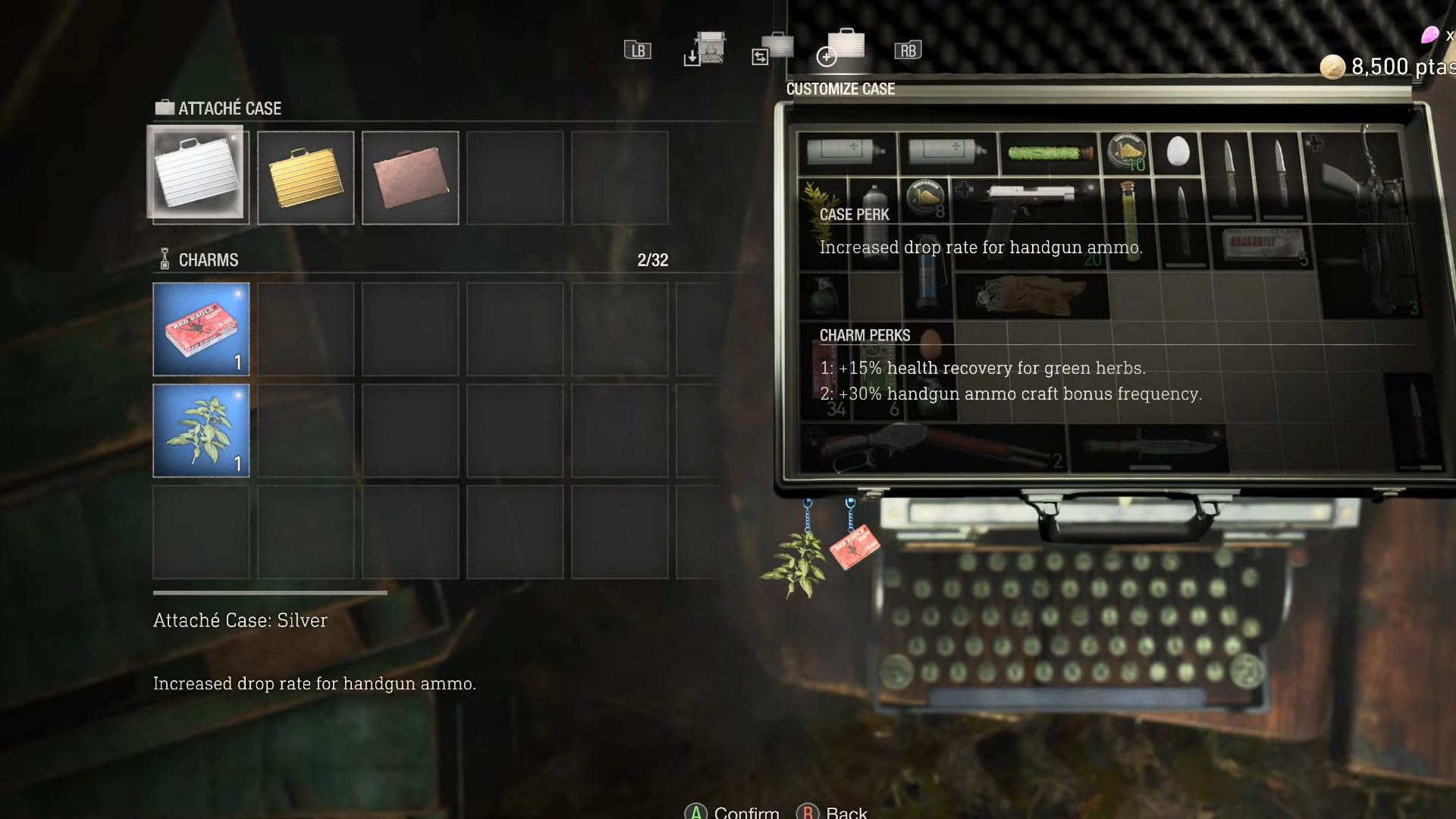Select the green herb charm
1456x819 pixels.
200,430
